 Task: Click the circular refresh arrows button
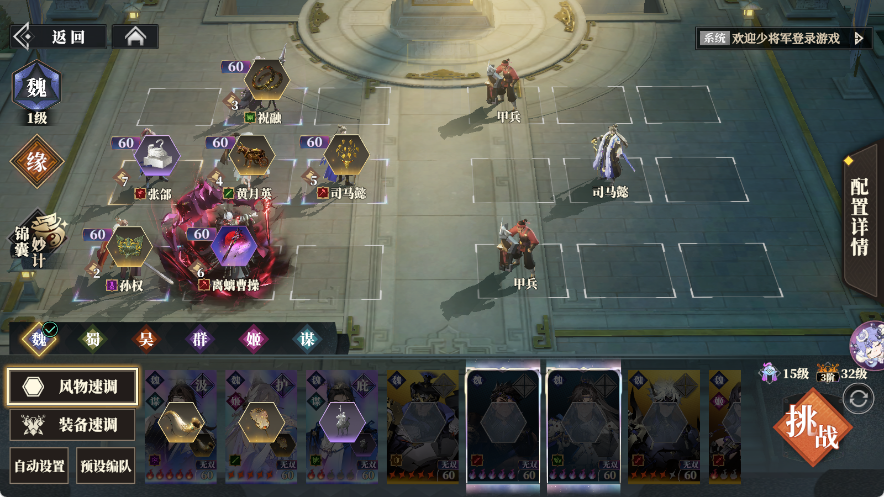[x=858, y=399]
